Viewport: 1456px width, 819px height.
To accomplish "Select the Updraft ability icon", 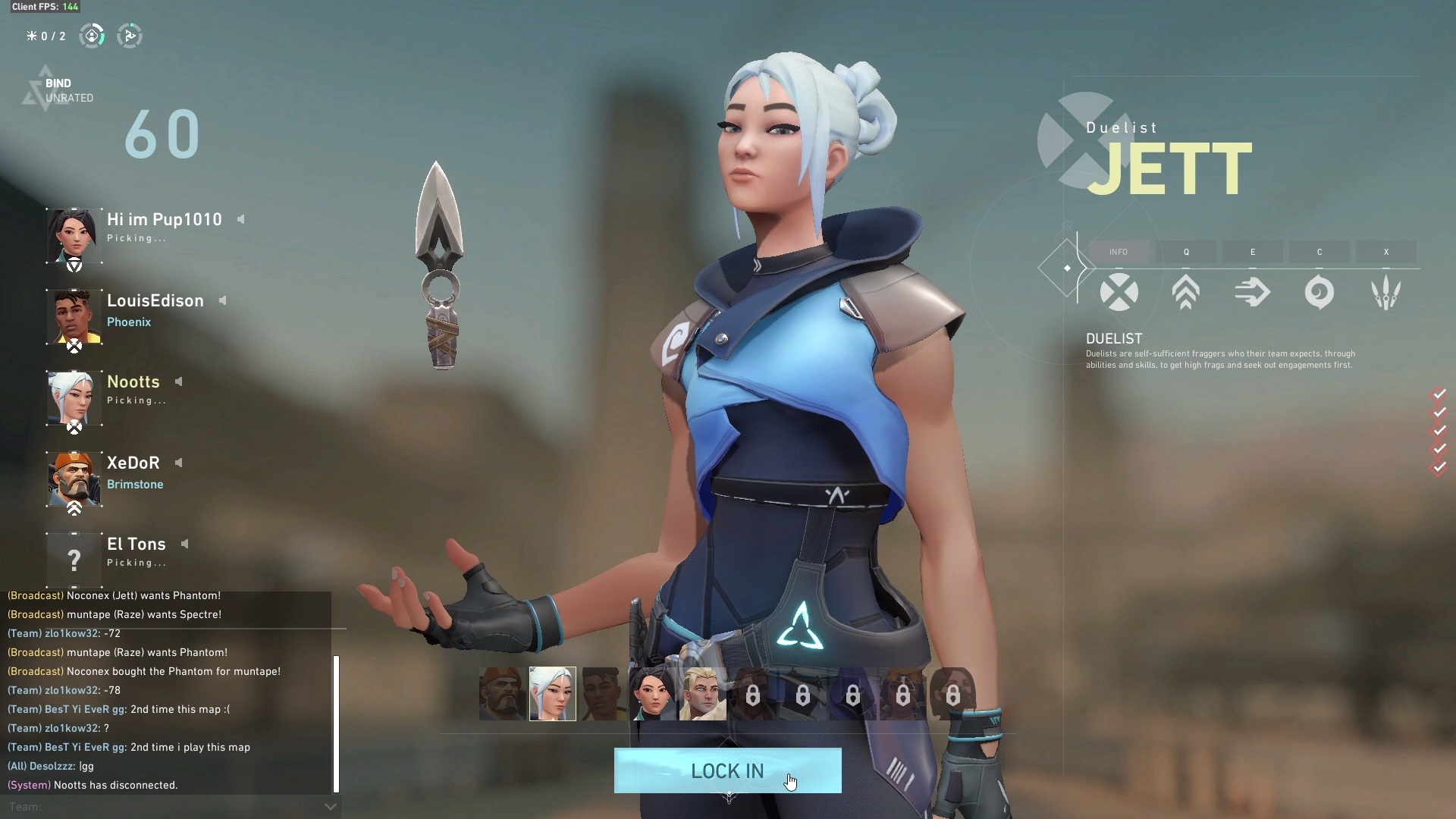I will (x=1186, y=292).
